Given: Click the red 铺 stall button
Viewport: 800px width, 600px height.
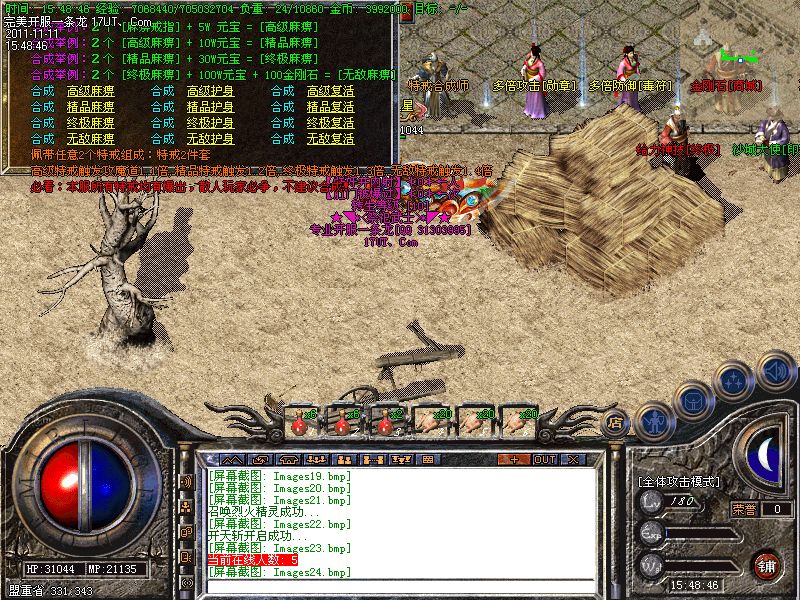Looking at the screenshot, I should click(x=766, y=564).
